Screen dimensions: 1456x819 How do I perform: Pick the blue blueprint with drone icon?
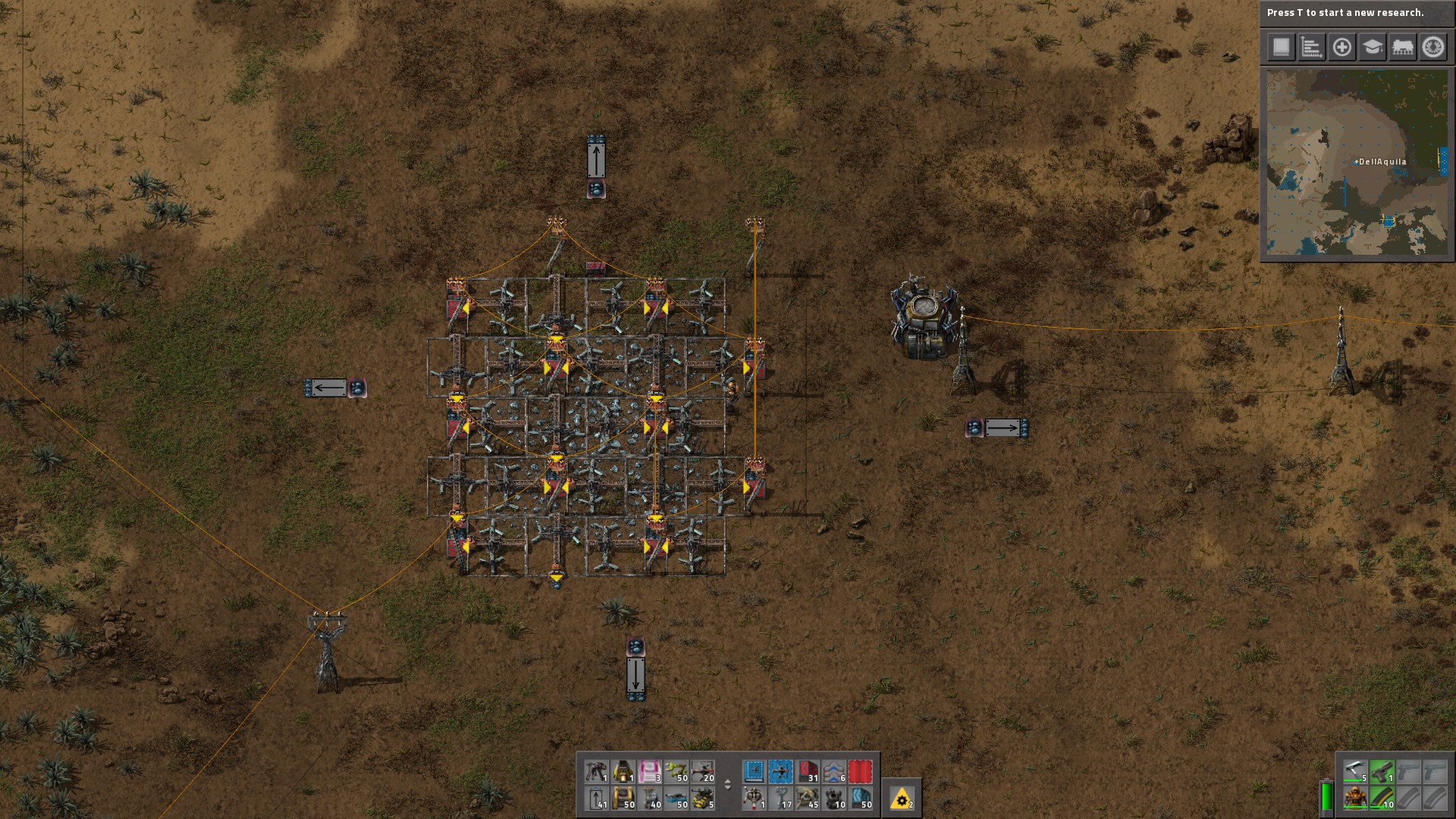[x=780, y=772]
